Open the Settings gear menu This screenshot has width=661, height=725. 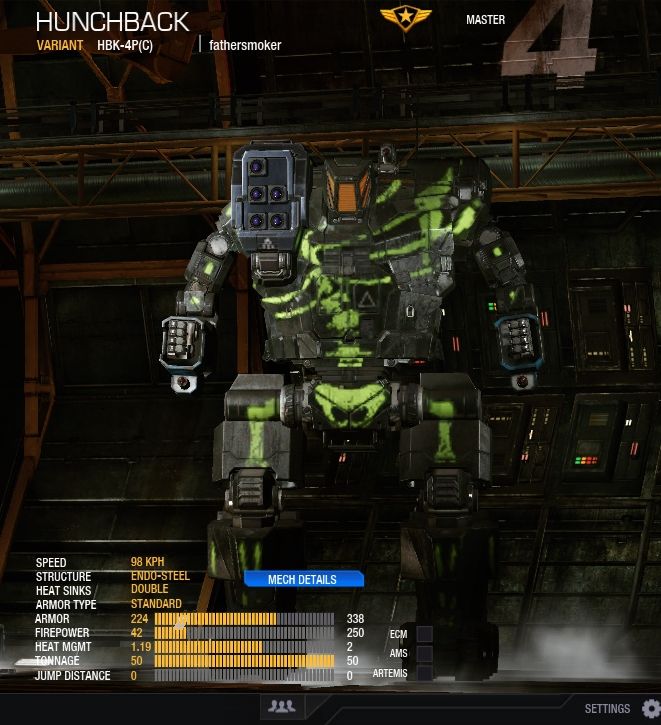pos(650,708)
